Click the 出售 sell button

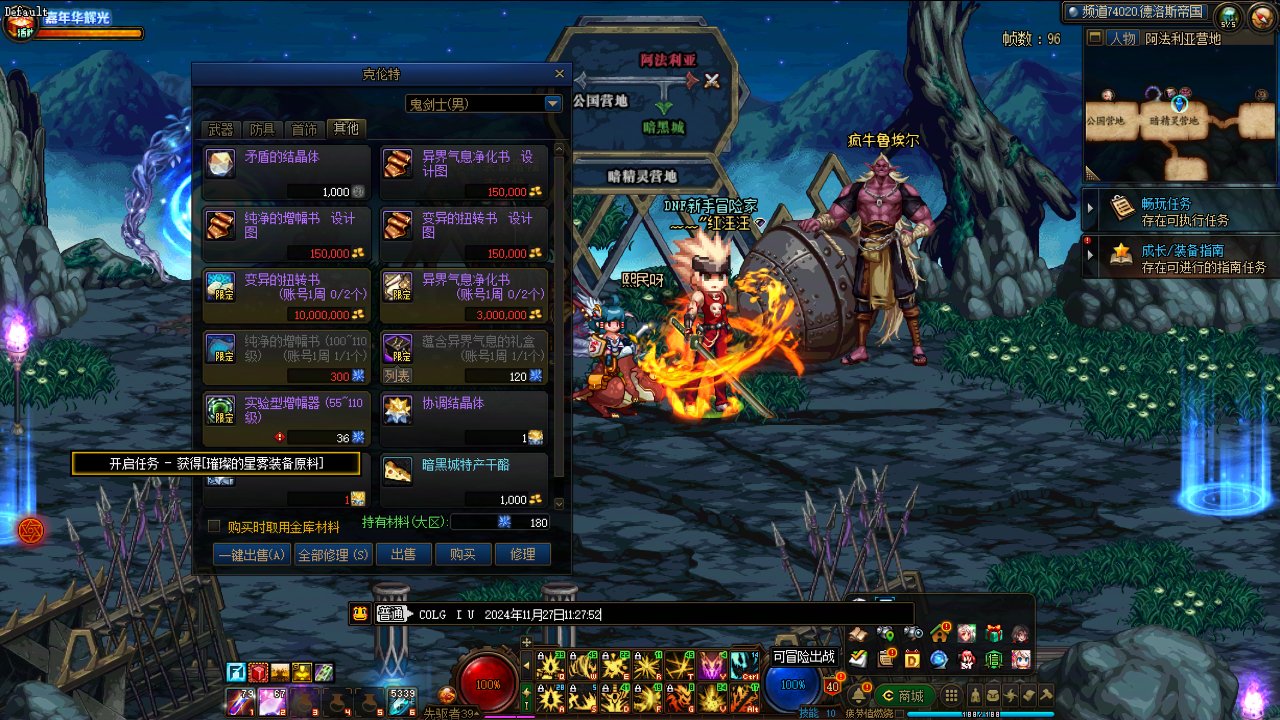pos(403,555)
